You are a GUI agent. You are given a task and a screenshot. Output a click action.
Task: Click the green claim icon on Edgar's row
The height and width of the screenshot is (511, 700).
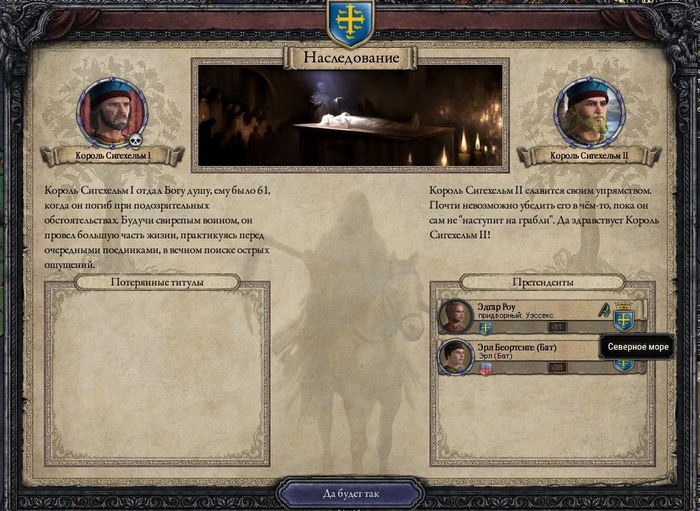(x=605, y=310)
